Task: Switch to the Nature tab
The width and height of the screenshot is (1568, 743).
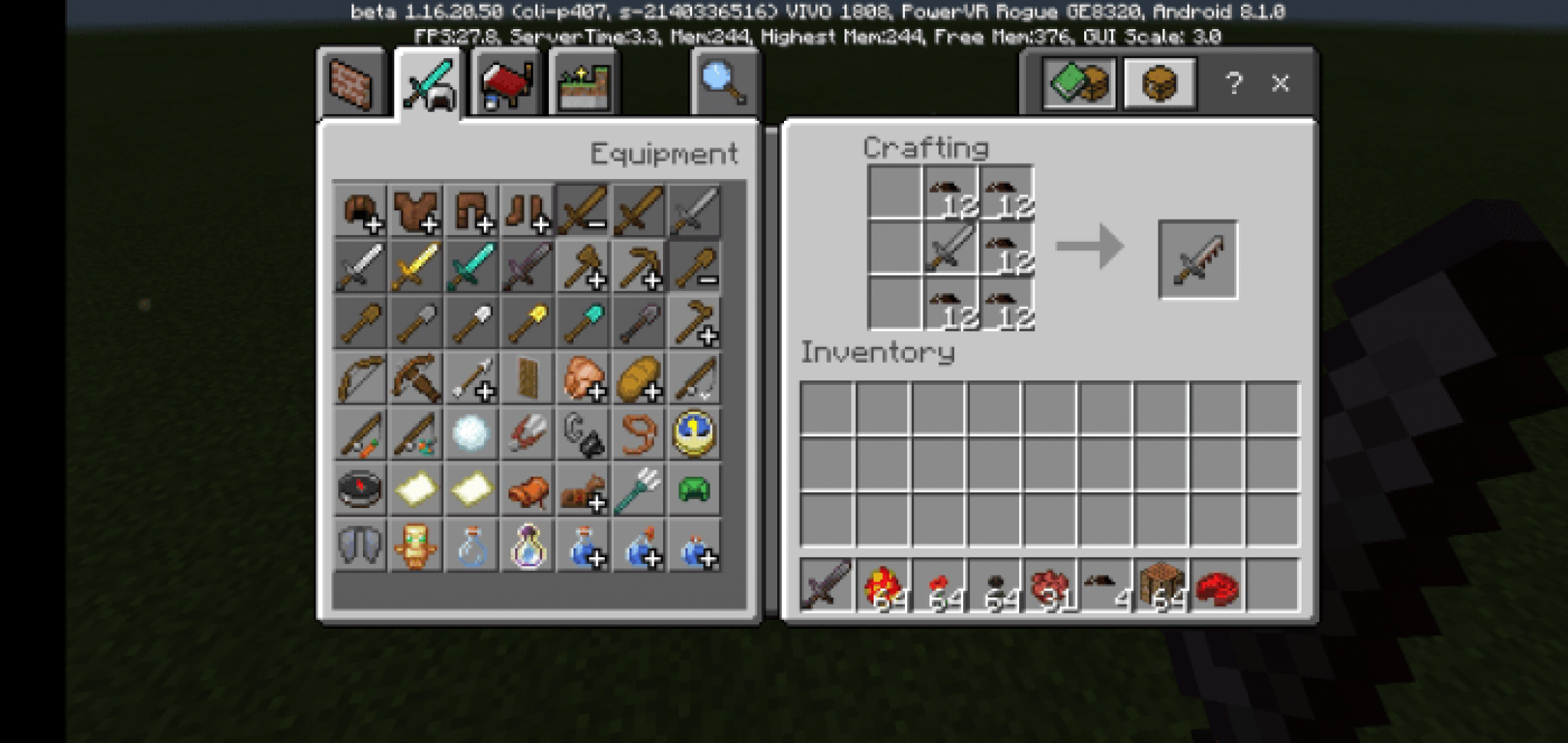Action: [x=583, y=84]
